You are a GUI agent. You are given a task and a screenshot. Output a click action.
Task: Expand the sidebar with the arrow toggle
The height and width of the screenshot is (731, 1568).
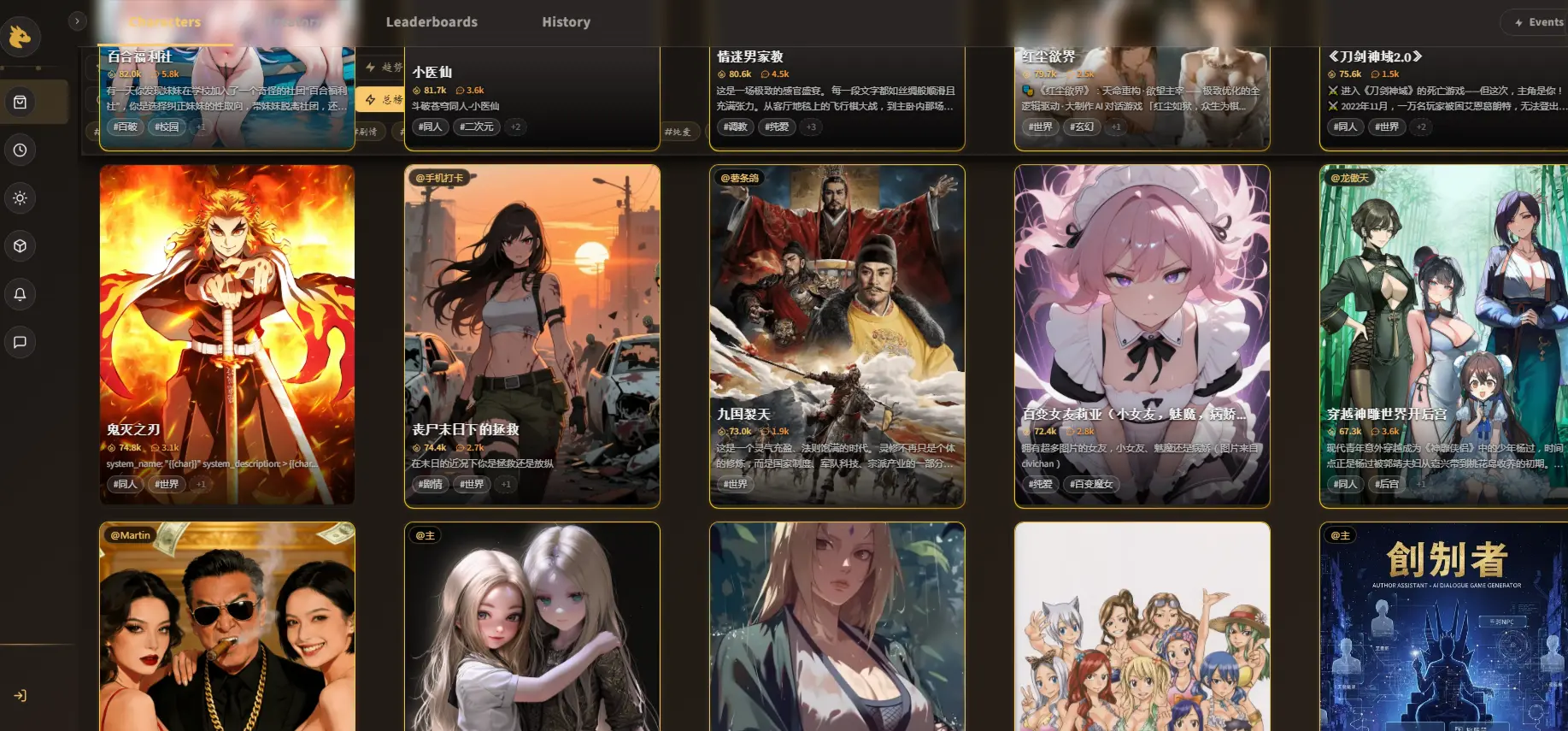pos(77,21)
